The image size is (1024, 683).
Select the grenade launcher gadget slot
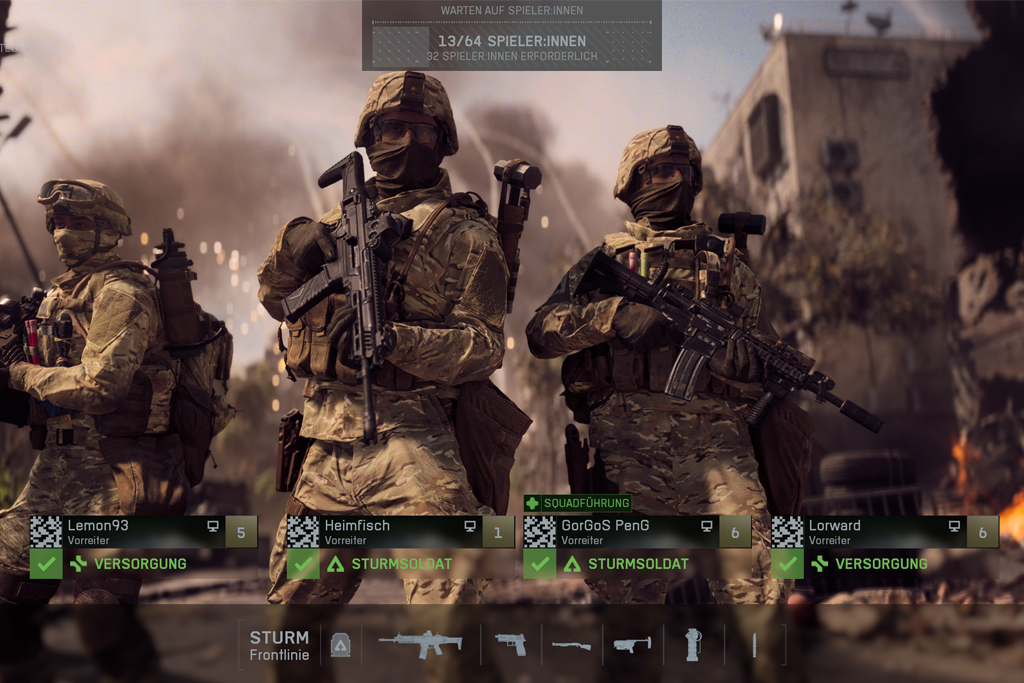pyautogui.click(x=632, y=645)
